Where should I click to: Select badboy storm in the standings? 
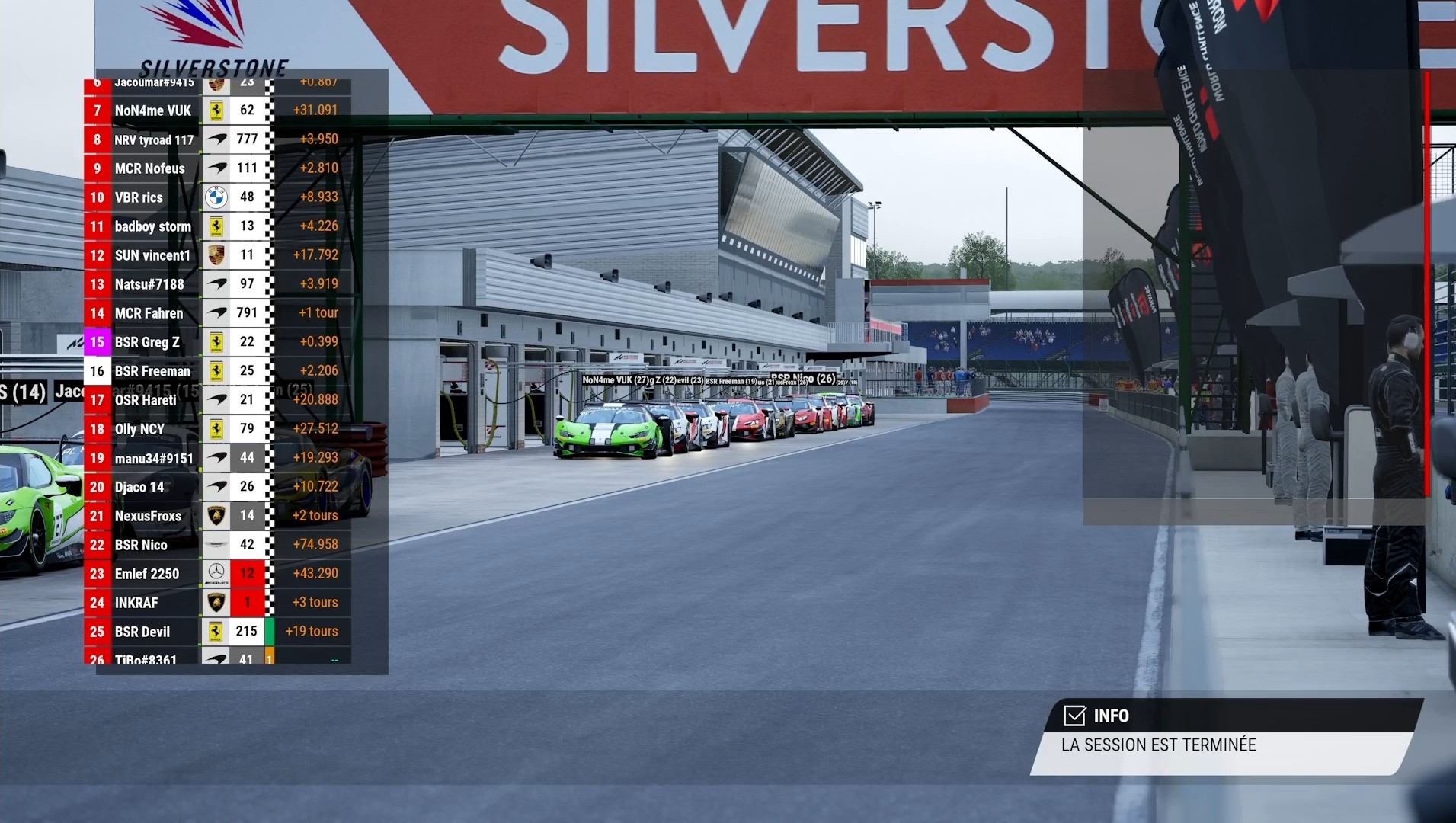tap(152, 226)
